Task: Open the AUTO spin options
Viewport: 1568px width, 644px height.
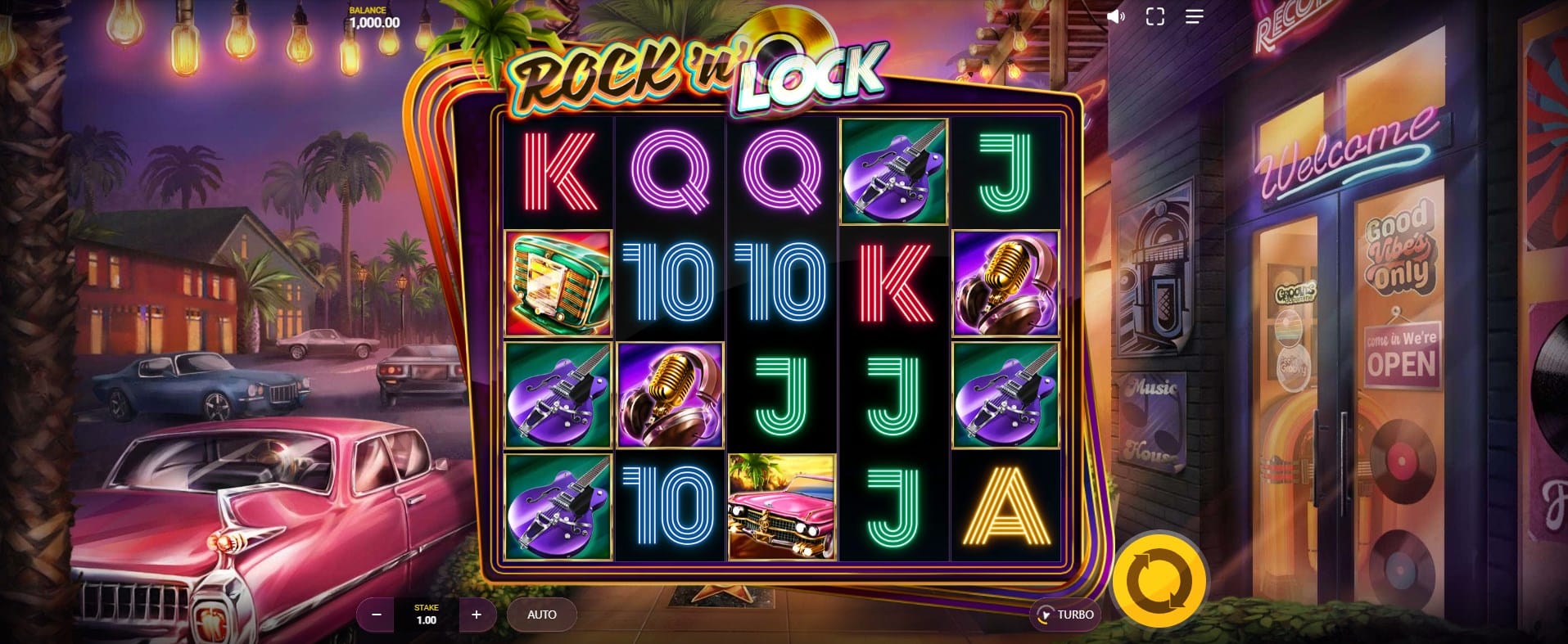Action: point(541,615)
